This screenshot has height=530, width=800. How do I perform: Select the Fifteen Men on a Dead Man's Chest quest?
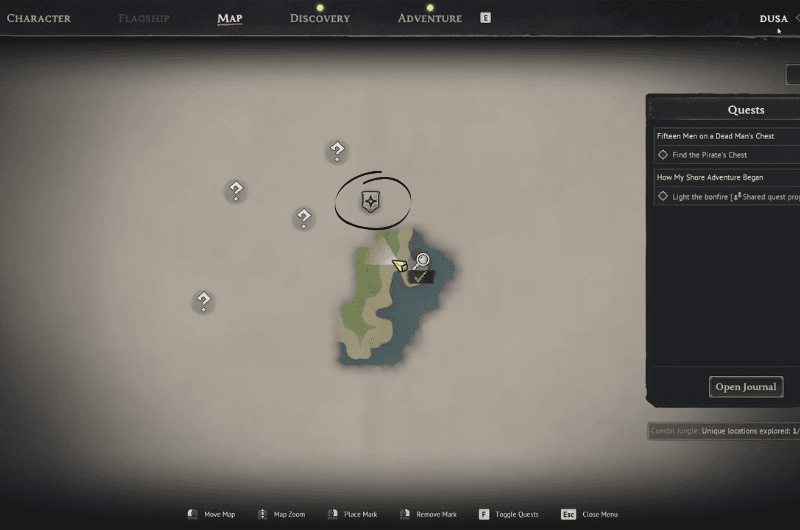[x=716, y=135]
